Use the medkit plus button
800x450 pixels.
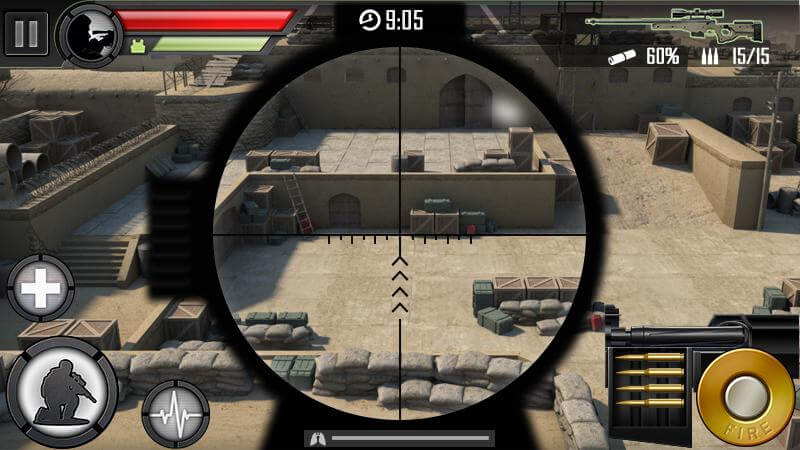pyautogui.click(x=41, y=291)
